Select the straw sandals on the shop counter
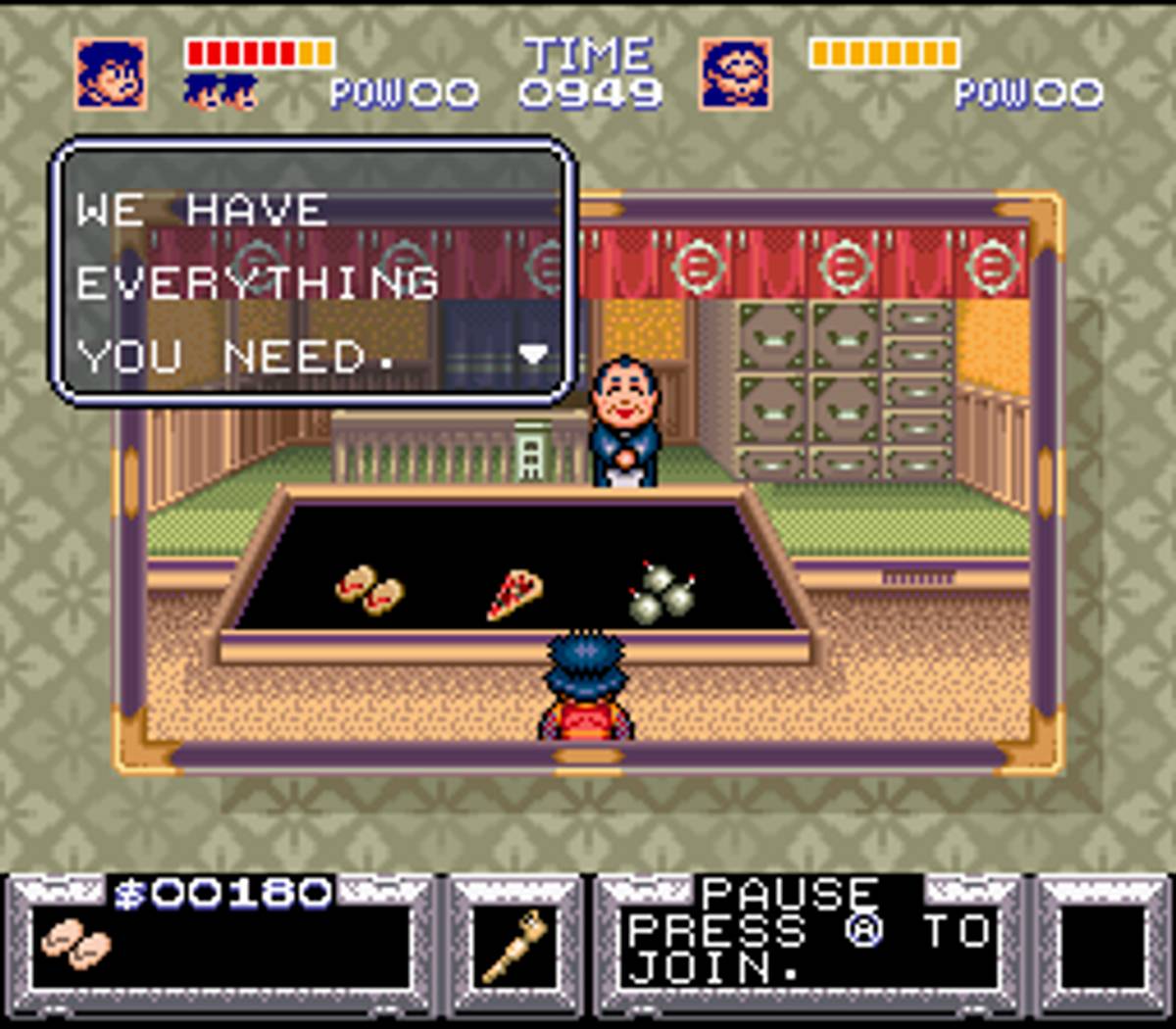1176x1029 pixels. click(x=369, y=590)
